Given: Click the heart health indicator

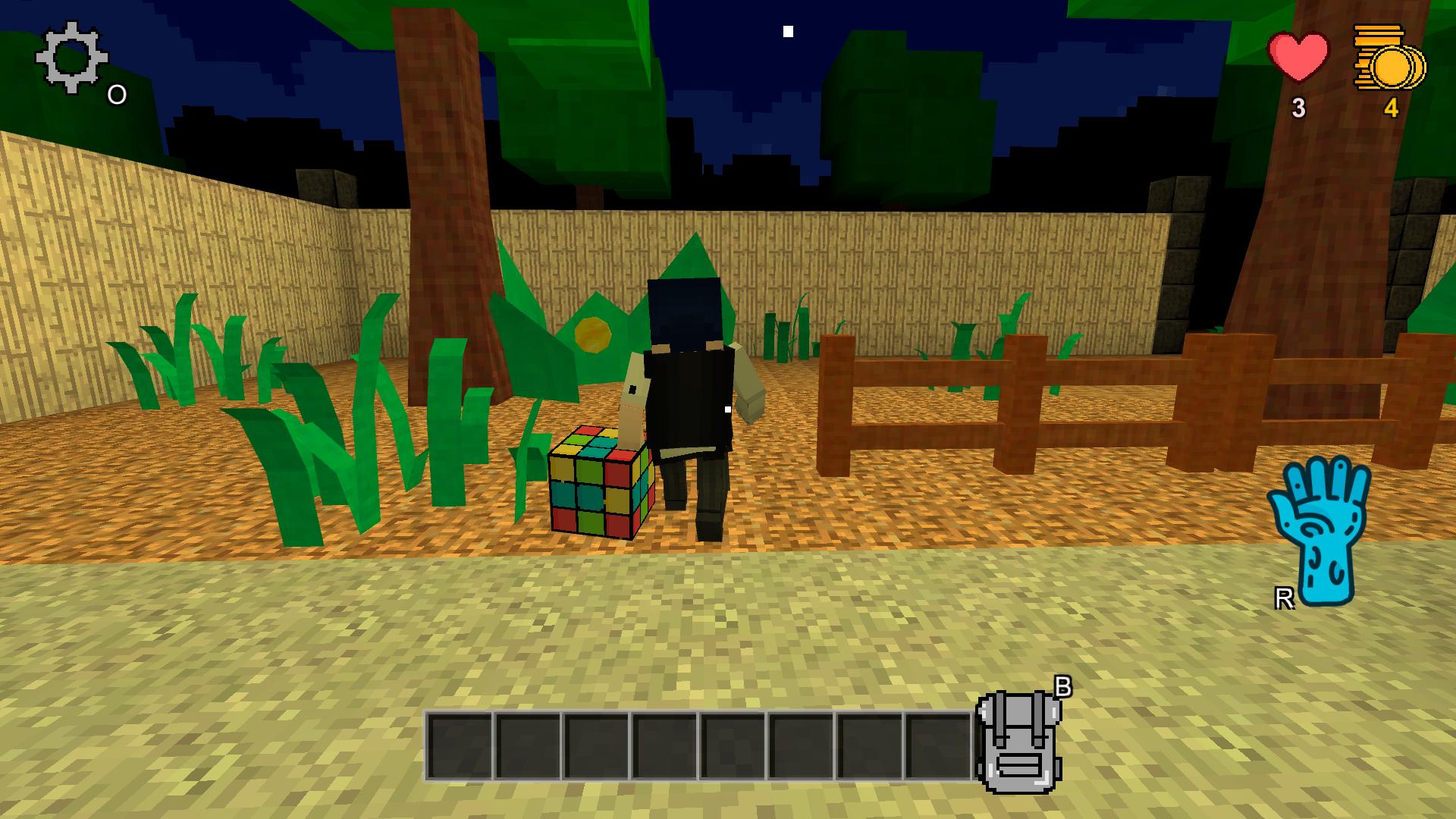Looking at the screenshot, I should pyautogui.click(x=1298, y=57).
